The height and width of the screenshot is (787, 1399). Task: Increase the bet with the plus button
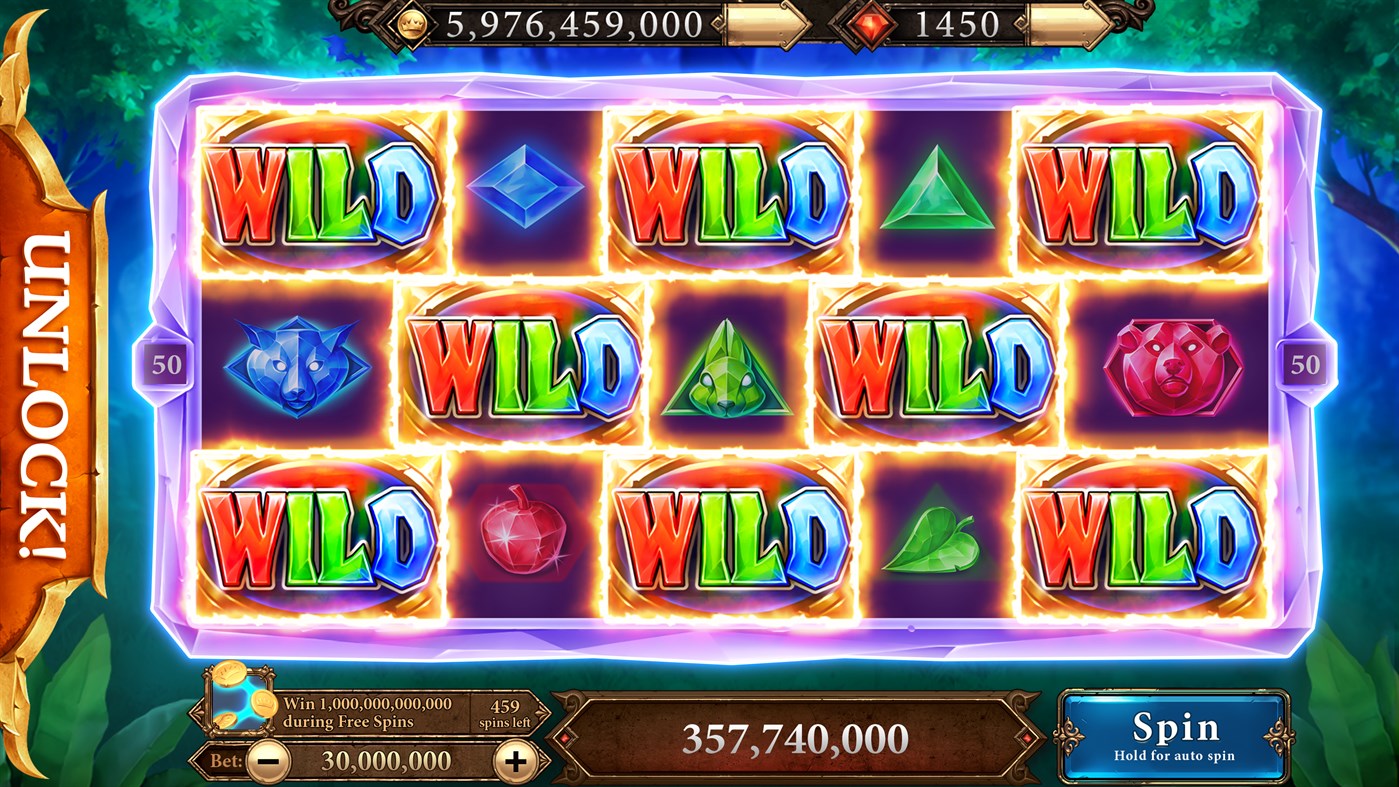point(514,761)
